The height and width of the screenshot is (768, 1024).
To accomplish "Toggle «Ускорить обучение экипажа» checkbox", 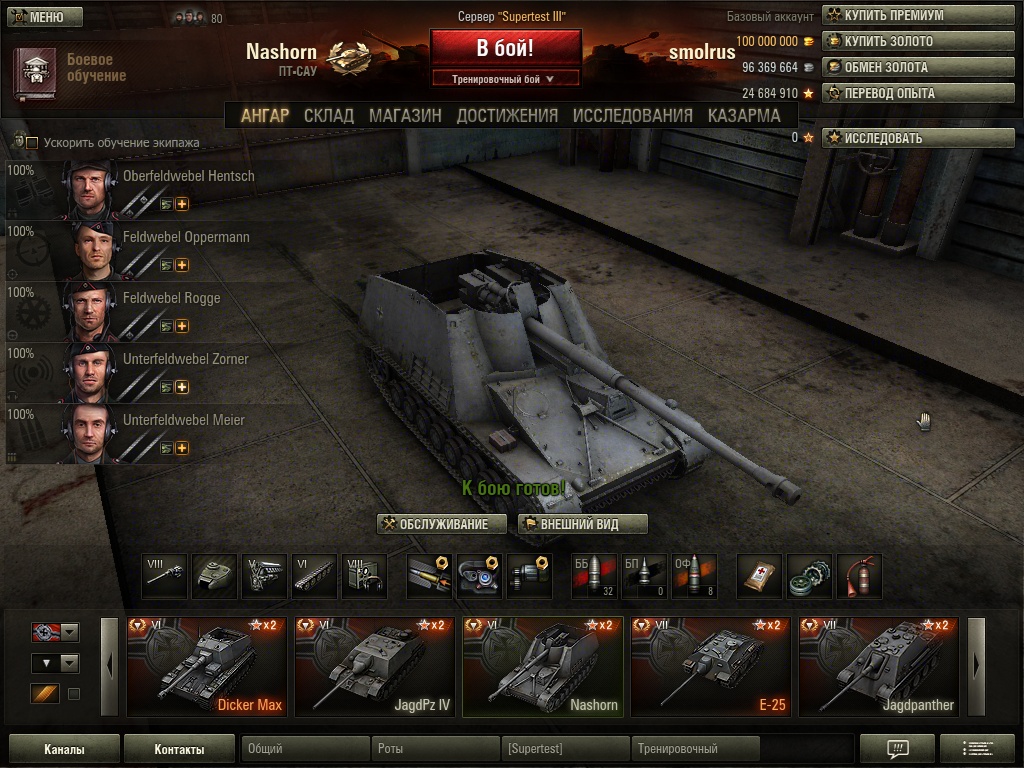I will coord(32,143).
